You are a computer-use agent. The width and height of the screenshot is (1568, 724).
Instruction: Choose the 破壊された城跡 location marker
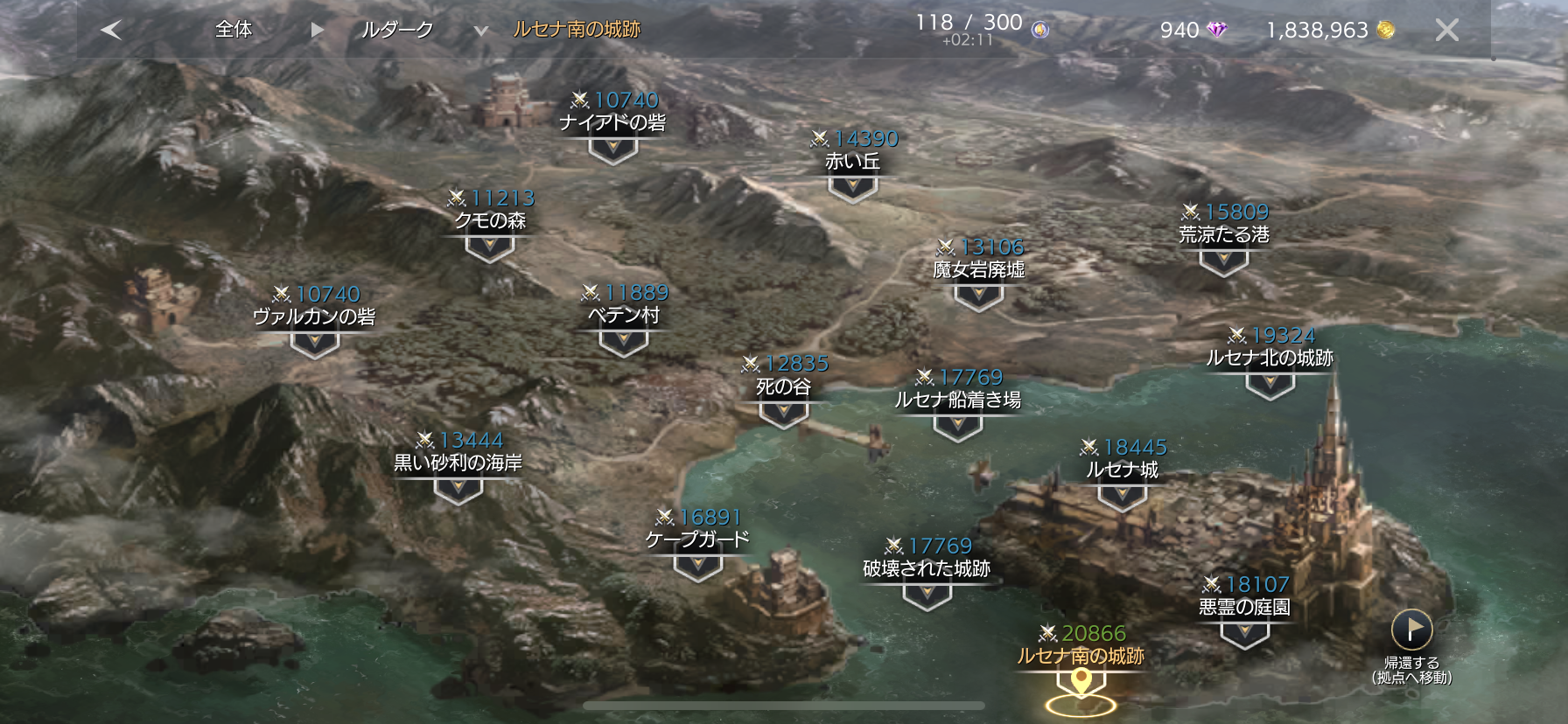coord(927,595)
